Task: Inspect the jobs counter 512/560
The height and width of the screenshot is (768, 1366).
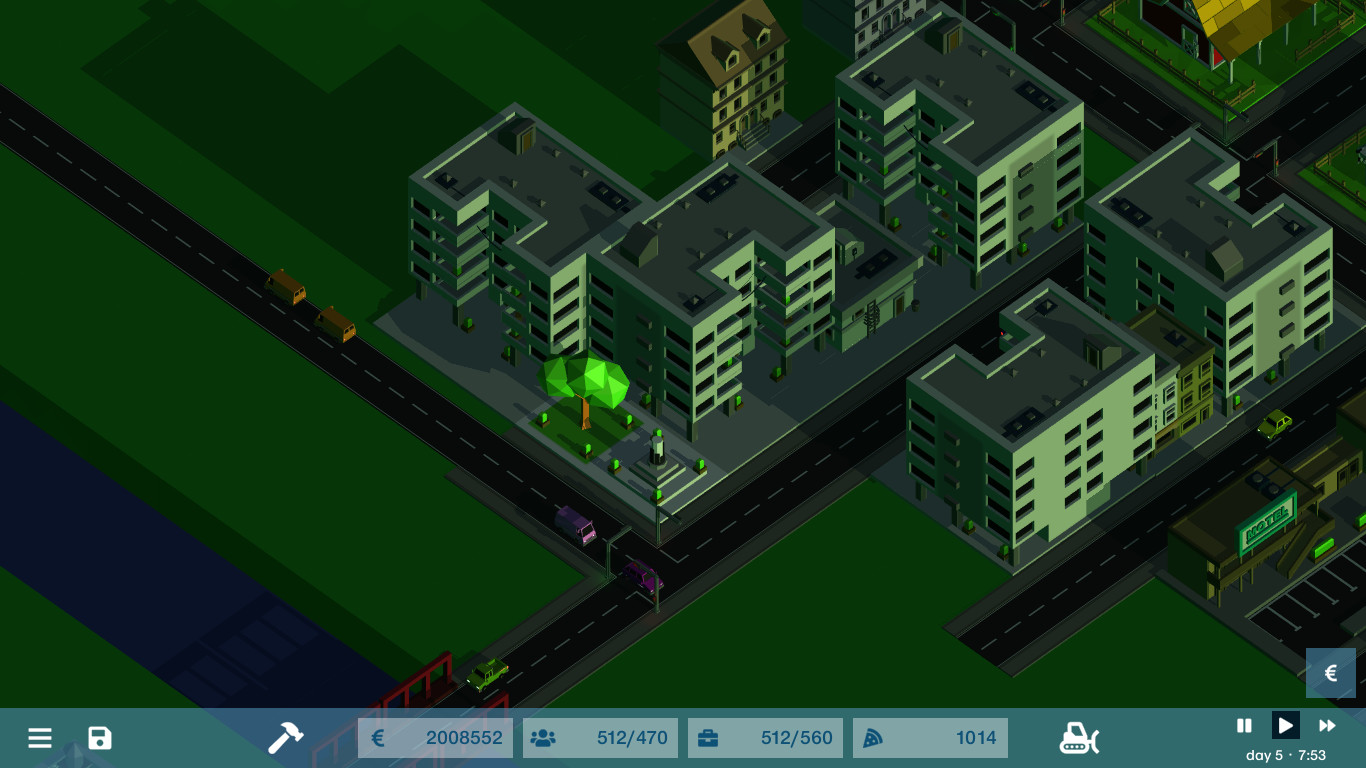Action: point(796,738)
